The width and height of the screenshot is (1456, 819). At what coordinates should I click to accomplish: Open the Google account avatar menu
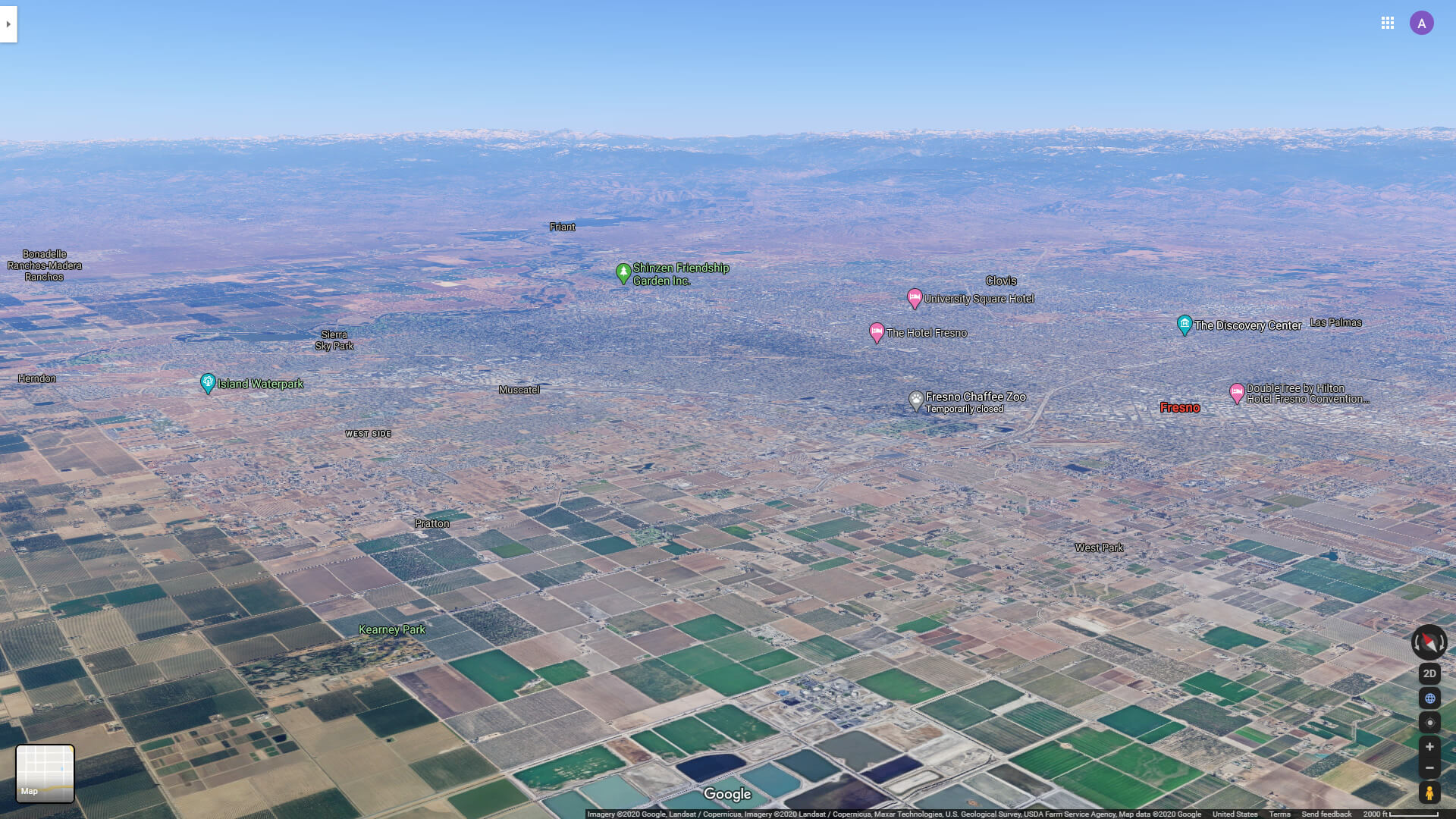point(1422,23)
